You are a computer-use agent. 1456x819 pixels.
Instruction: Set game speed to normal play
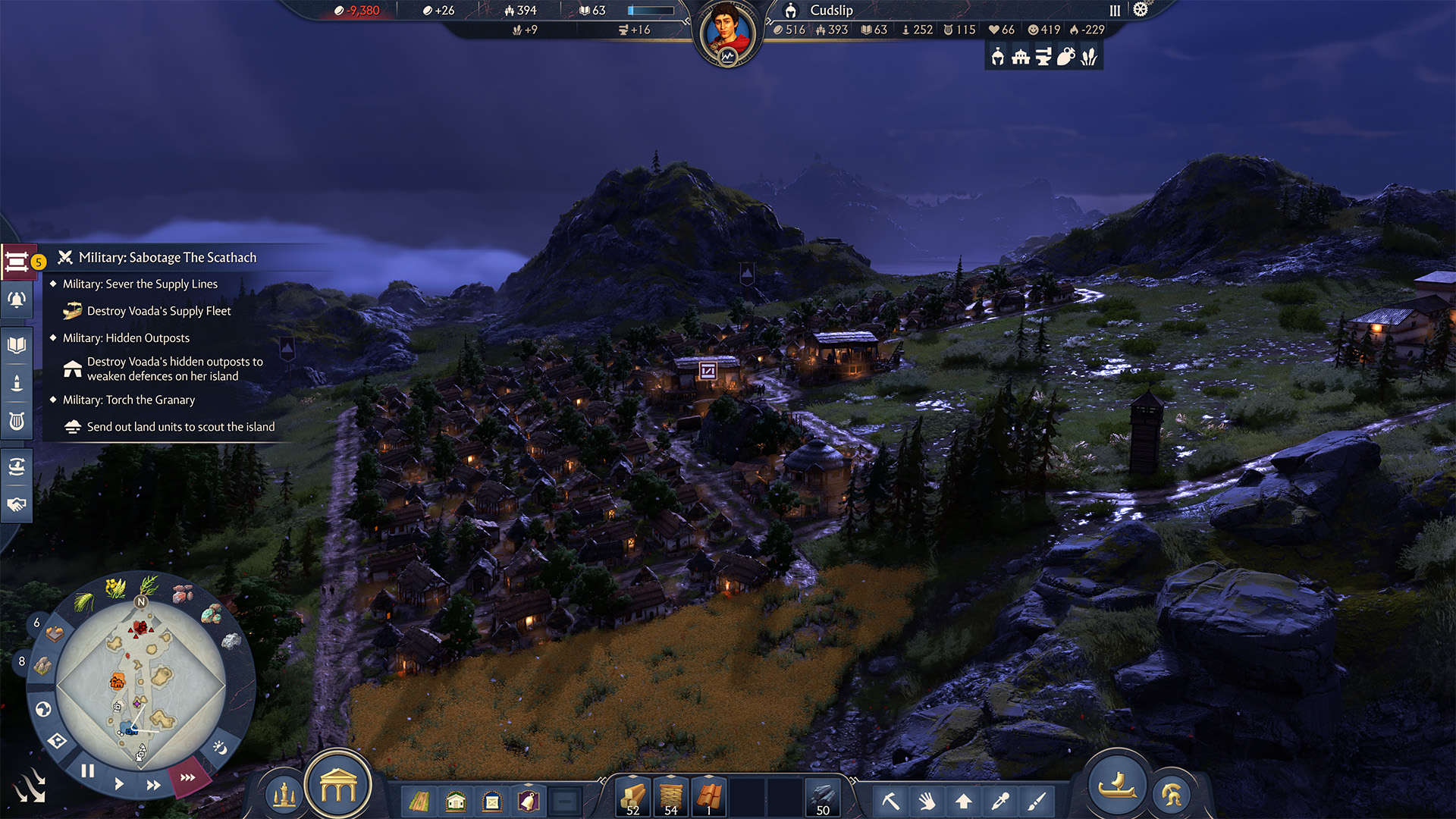click(x=119, y=783)
